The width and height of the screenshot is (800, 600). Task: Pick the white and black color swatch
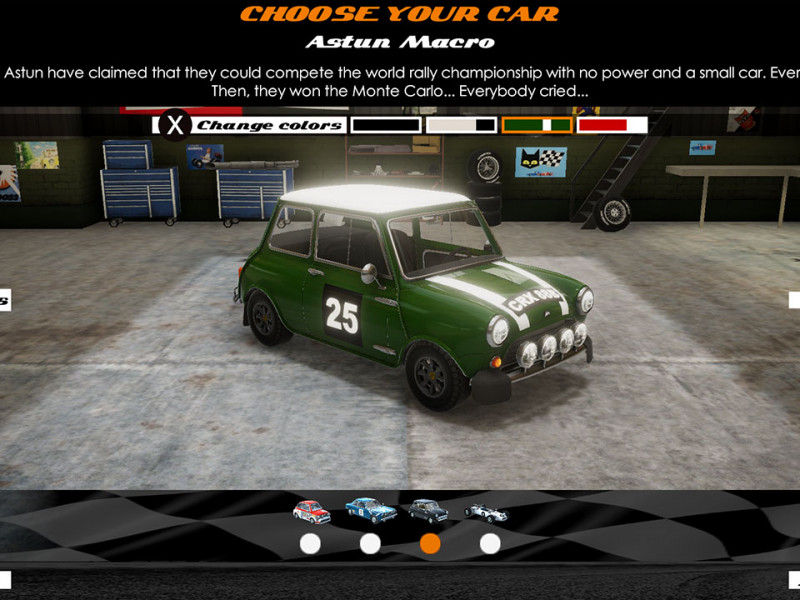[461, 125]
